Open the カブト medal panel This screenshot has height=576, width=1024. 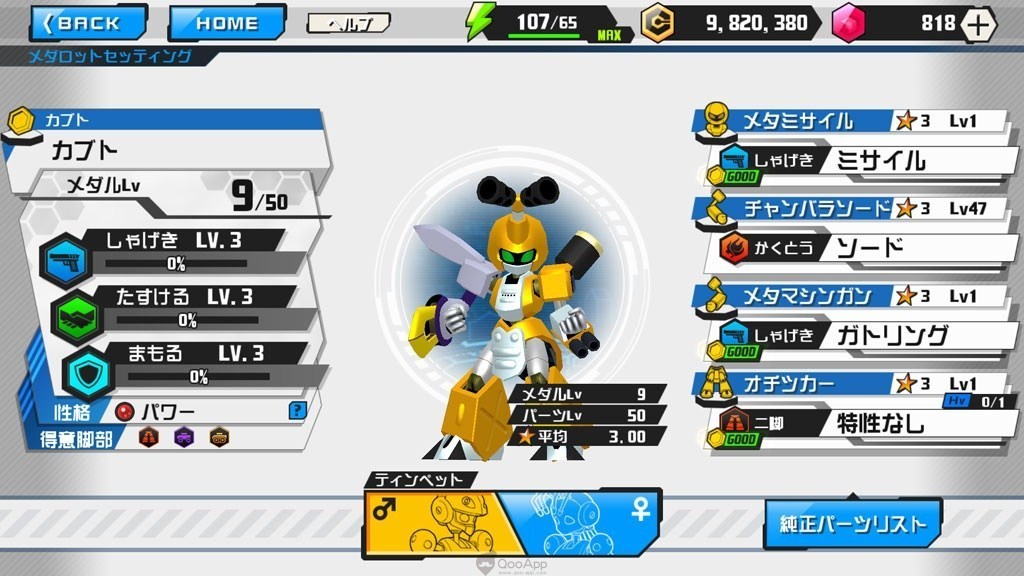[x=170, y=150]
